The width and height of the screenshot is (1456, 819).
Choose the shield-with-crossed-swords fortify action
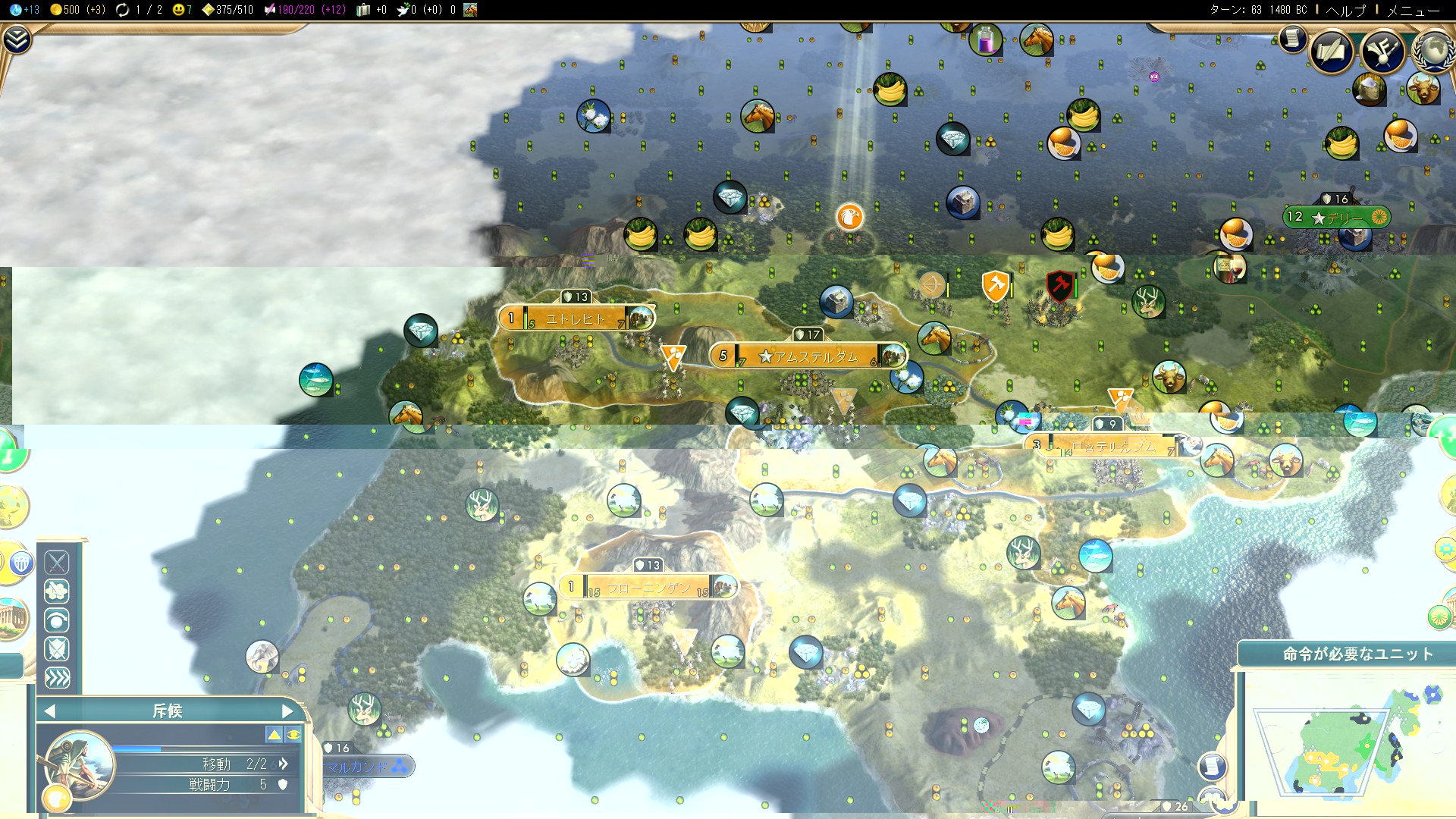(x=57, y=648)
